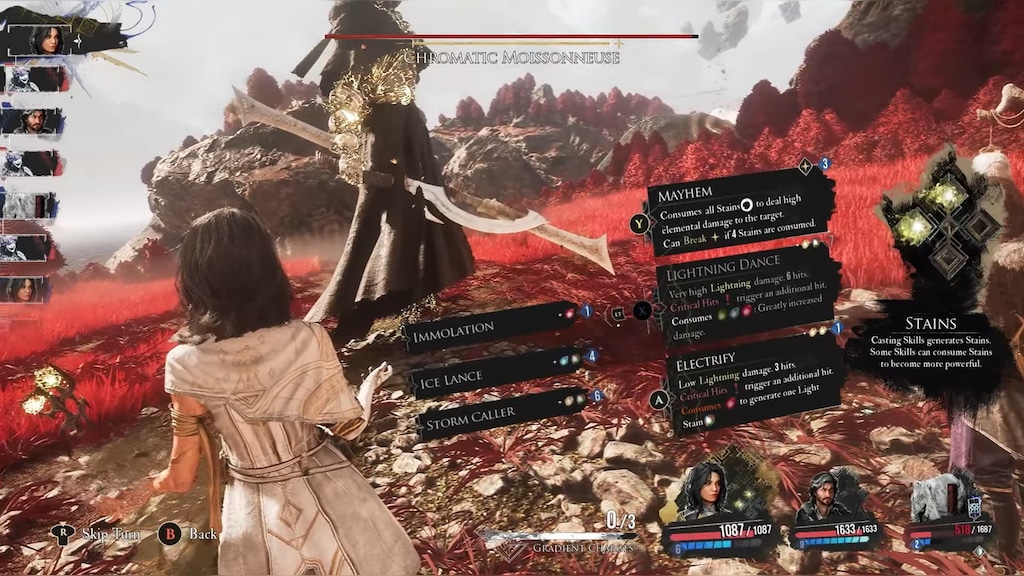Click the Stains diamond indicator above the tooltip

tap(938, 227)
